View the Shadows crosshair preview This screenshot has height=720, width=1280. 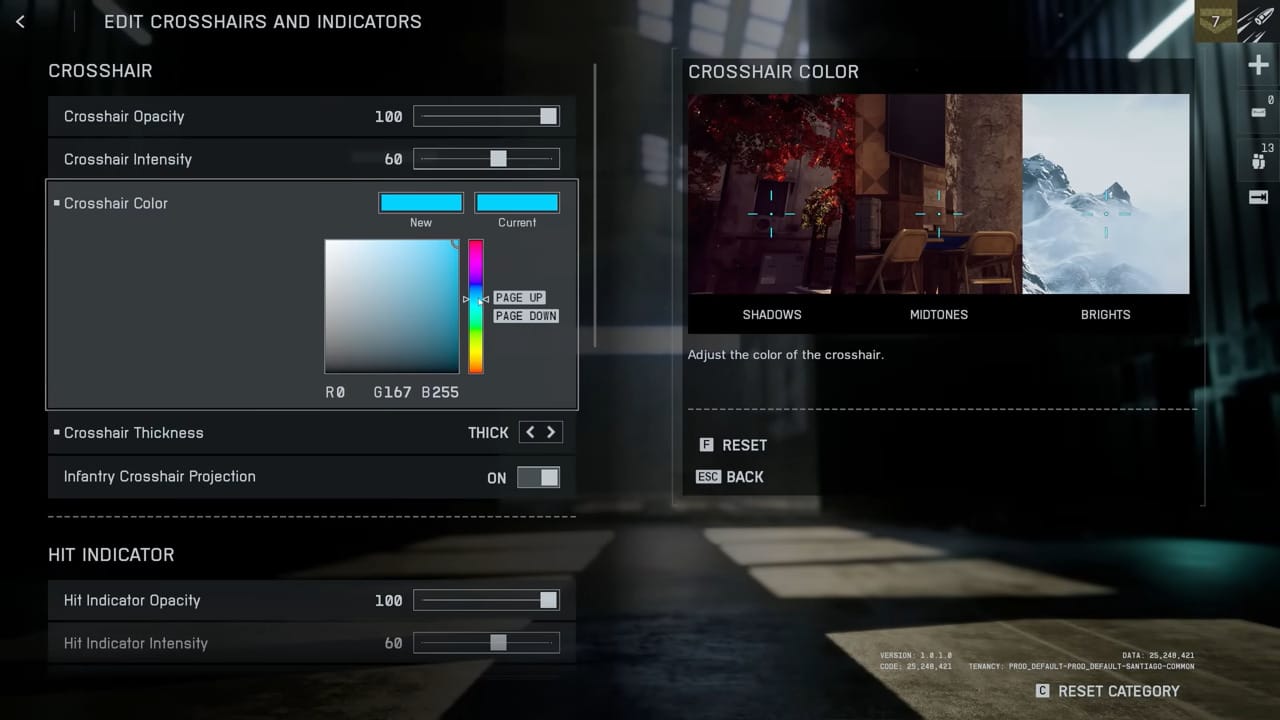(771, 194)
